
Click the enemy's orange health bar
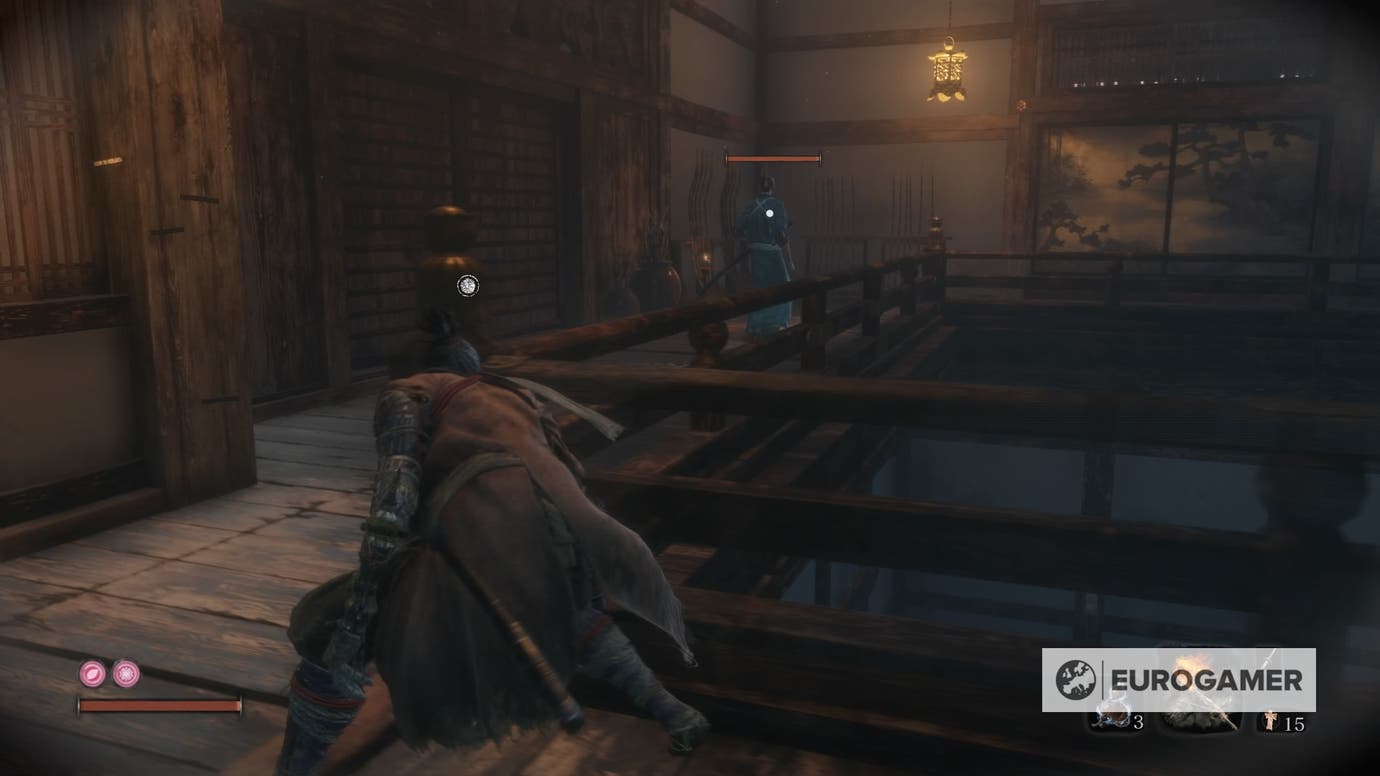pyautogui.click(x=774, y=158)
